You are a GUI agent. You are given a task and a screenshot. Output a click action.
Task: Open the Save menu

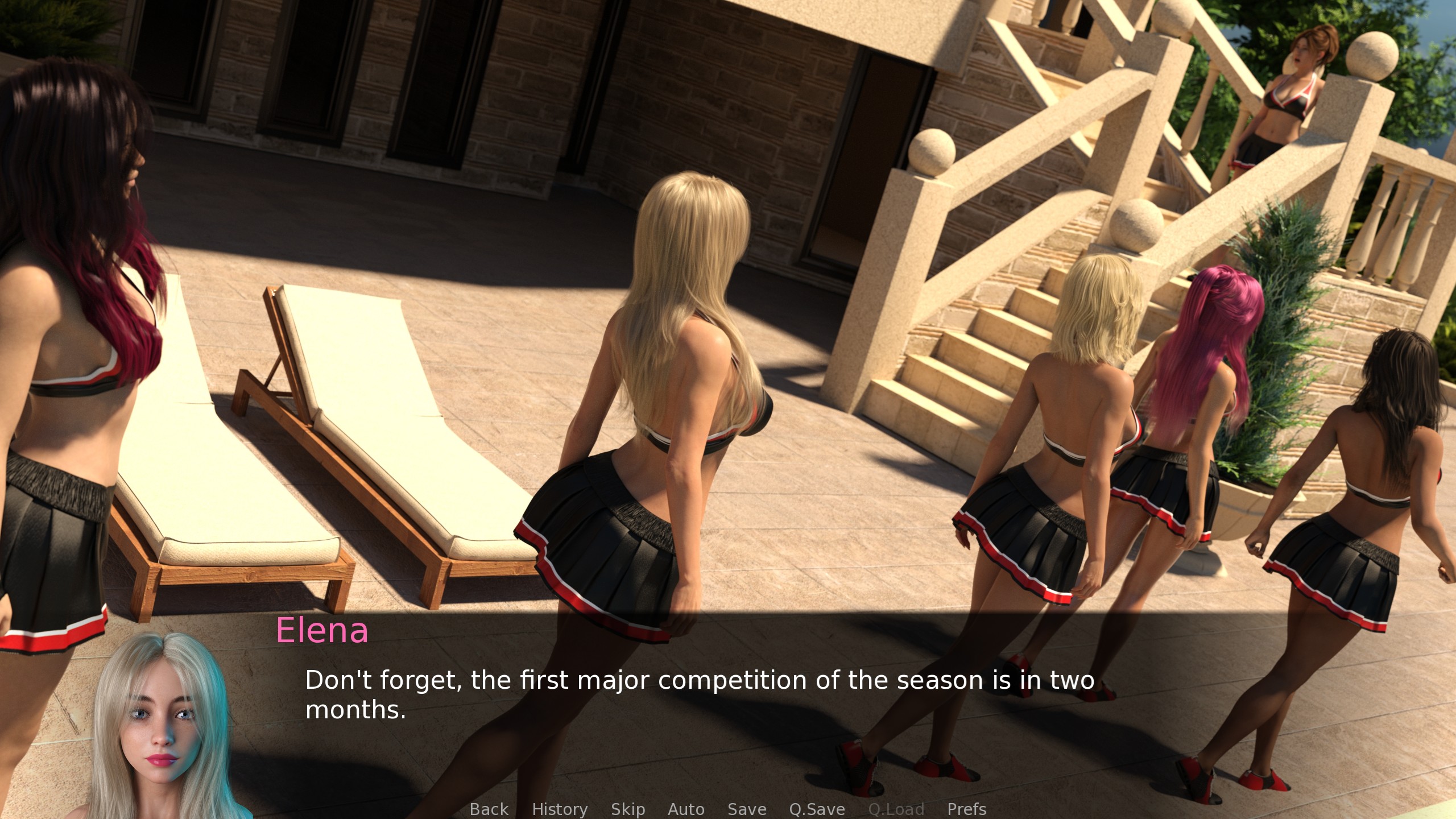pos(747,809)
